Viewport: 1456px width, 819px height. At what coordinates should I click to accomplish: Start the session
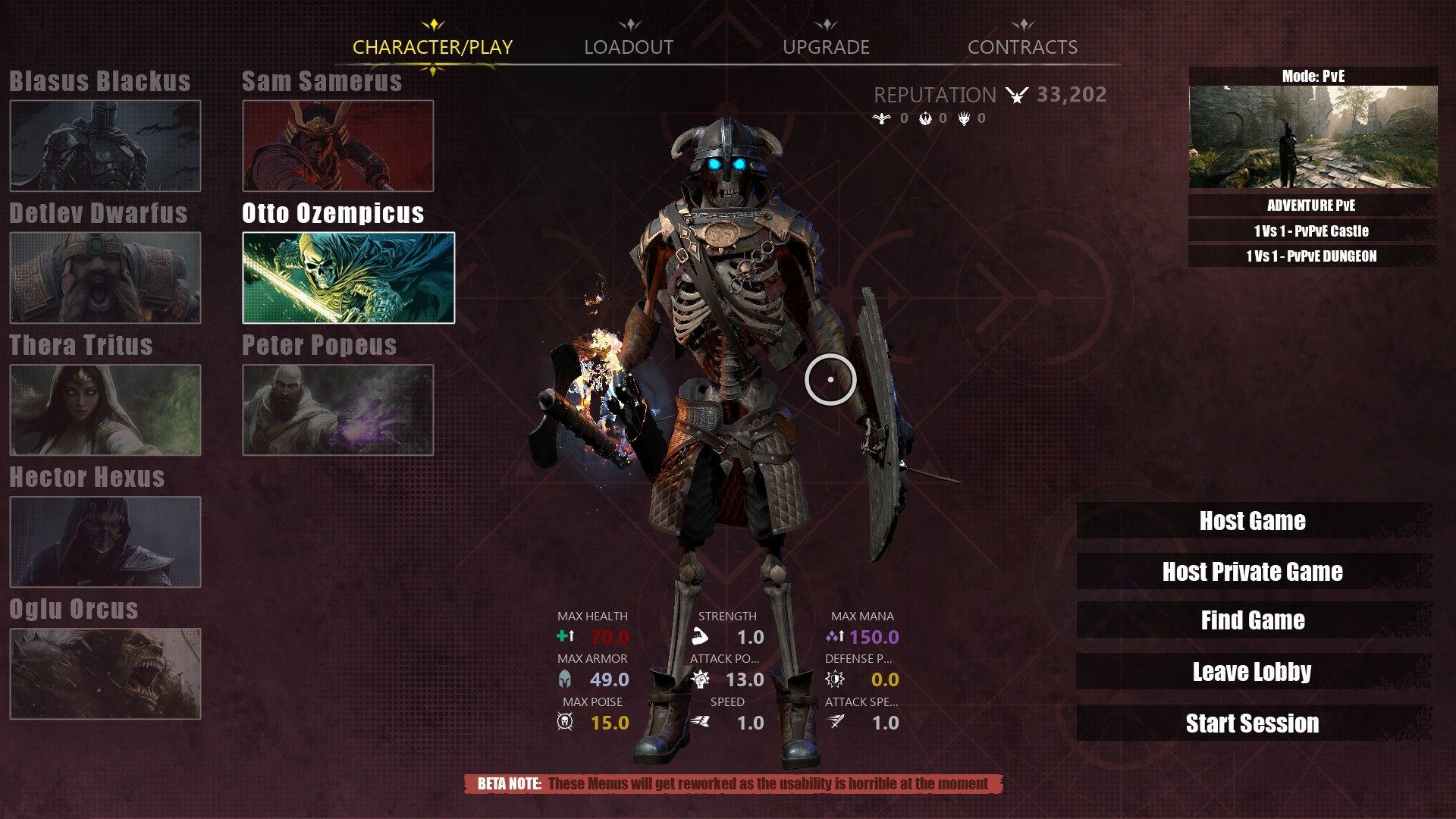[1252, 723]
